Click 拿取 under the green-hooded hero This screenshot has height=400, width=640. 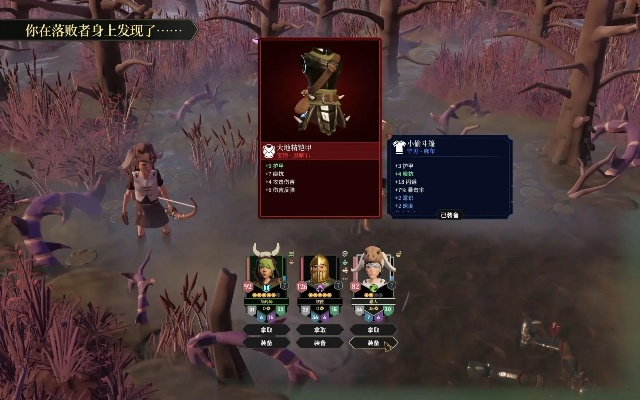click(267, 329)
